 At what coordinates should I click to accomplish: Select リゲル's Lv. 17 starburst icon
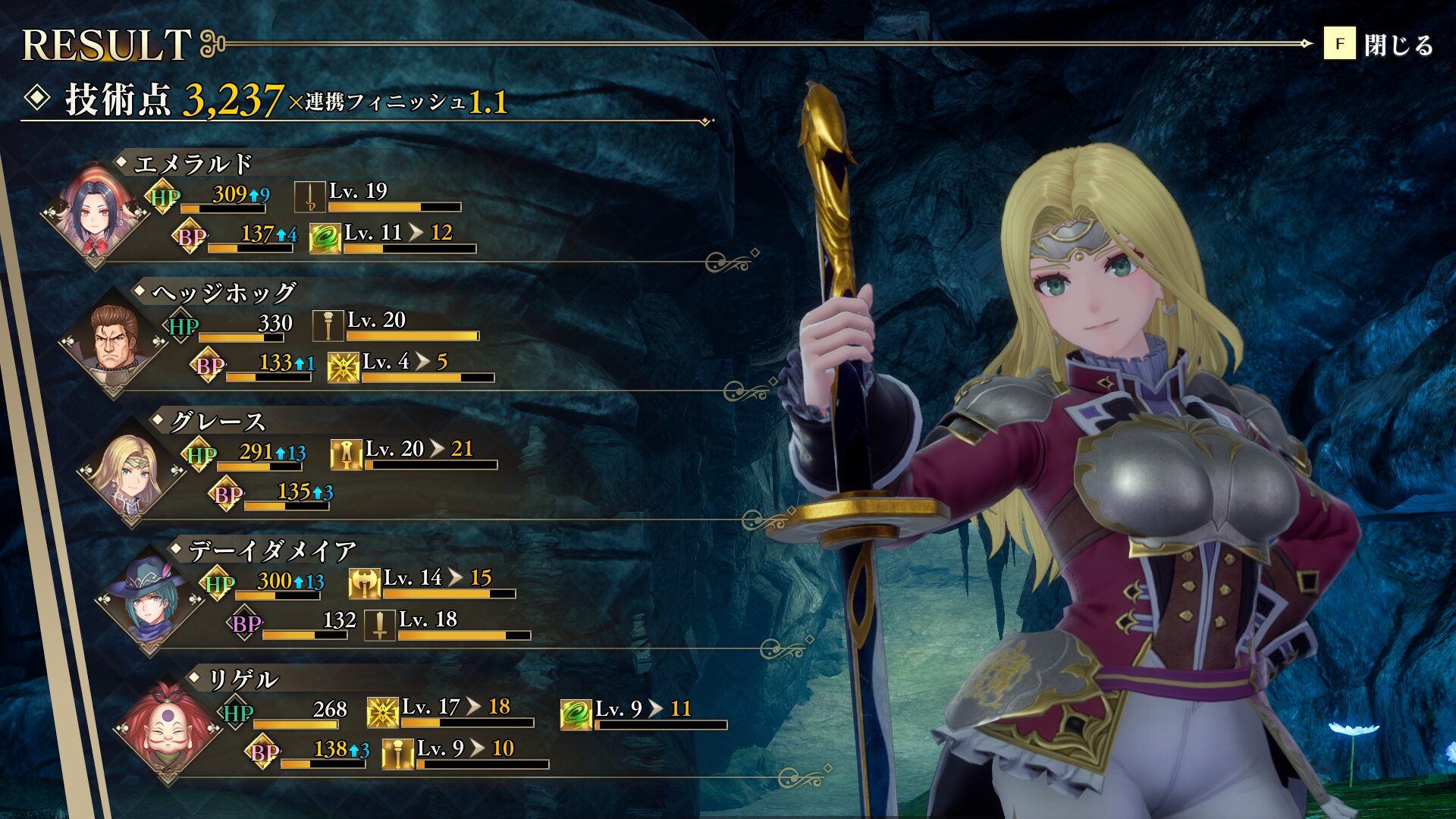point(382,713)
